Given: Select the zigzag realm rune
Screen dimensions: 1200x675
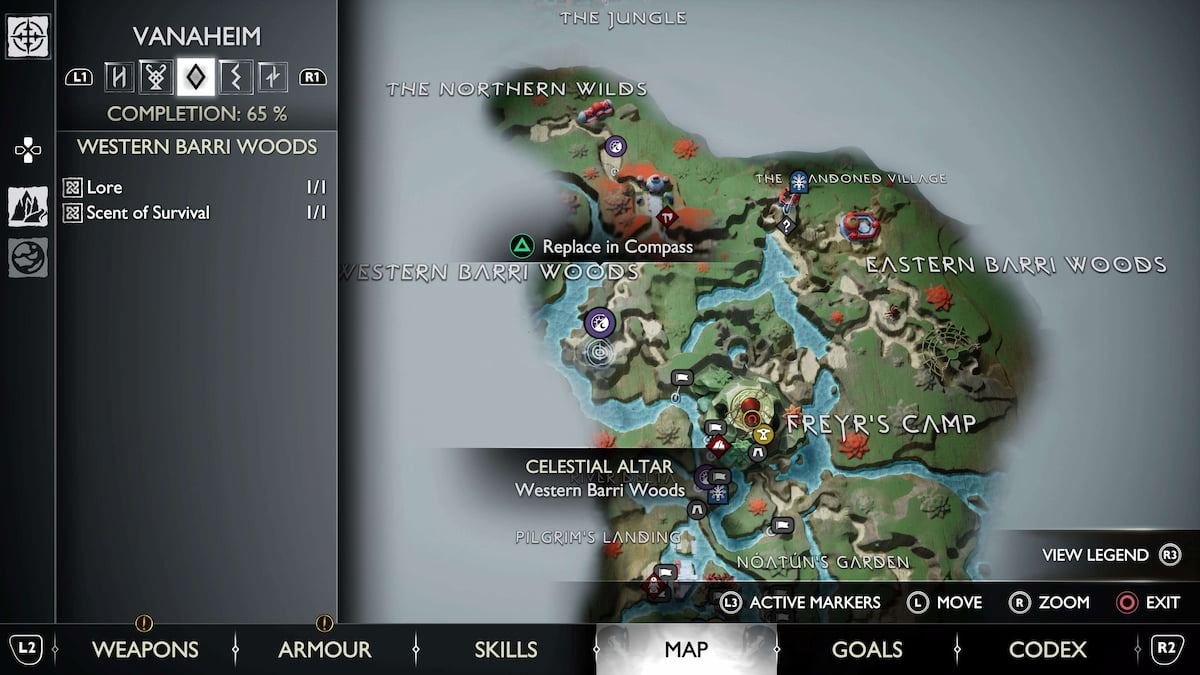Looking at the screenshot, I should tap(235, 76).
